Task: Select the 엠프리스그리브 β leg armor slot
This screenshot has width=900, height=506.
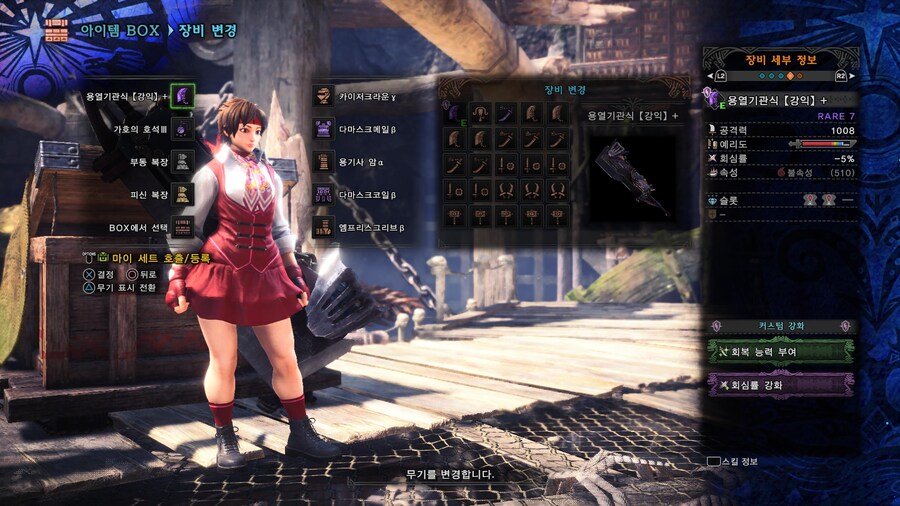Action: (x=323, y=227)
